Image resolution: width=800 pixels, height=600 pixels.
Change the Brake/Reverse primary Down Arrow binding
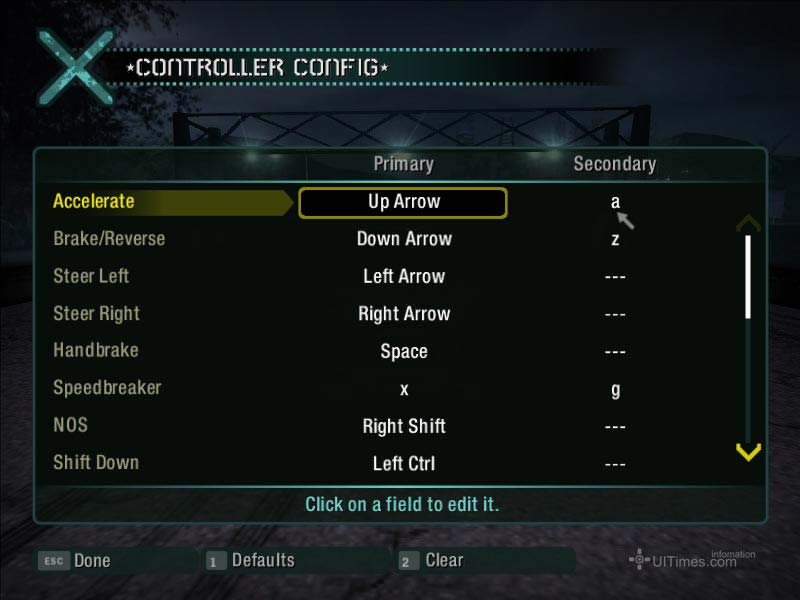(x=404, y=239)
